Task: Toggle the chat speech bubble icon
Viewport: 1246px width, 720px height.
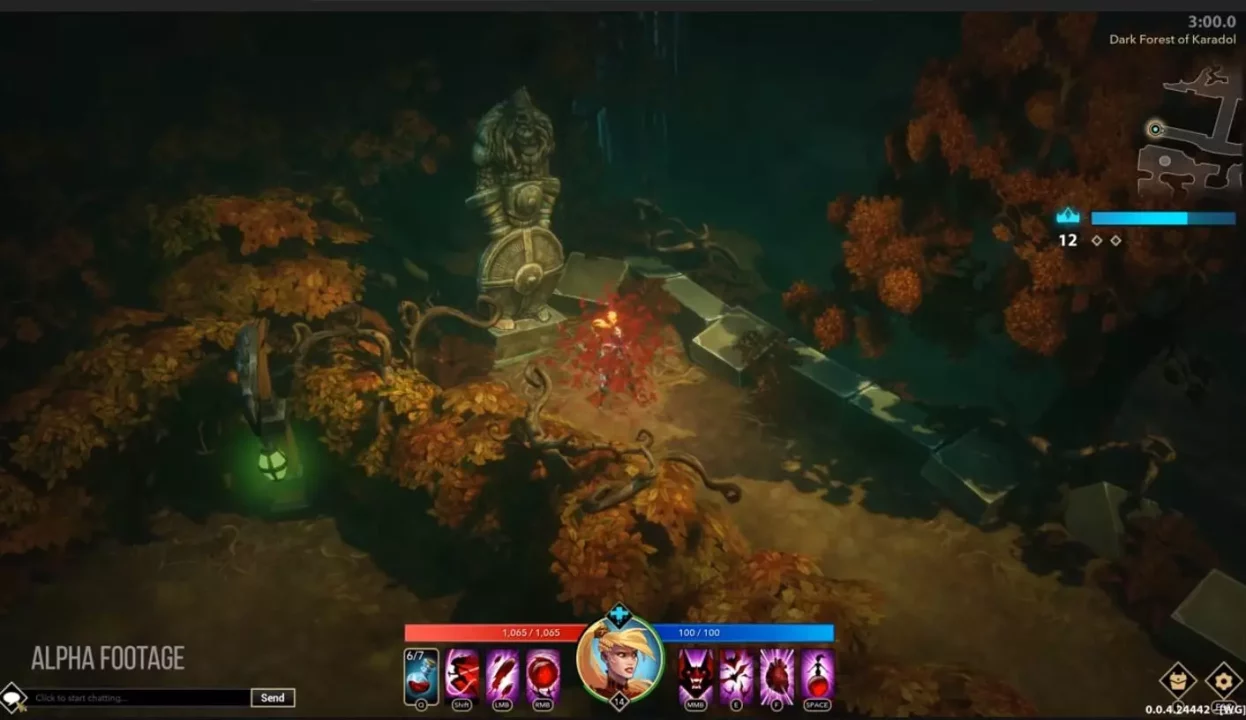Action: pyautogui.click(x=12, y=697)
